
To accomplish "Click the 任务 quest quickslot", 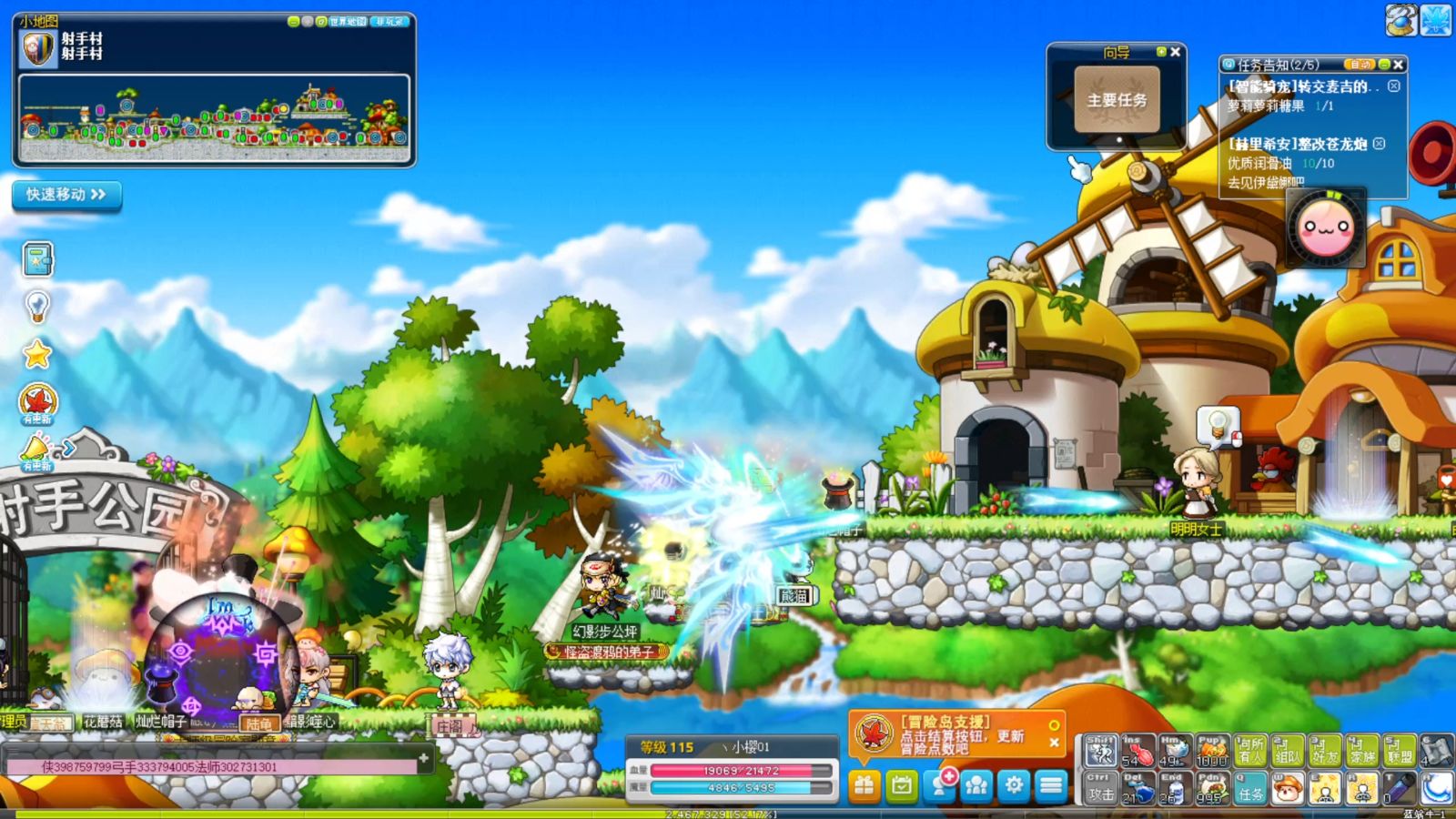I will [1250, 788].
